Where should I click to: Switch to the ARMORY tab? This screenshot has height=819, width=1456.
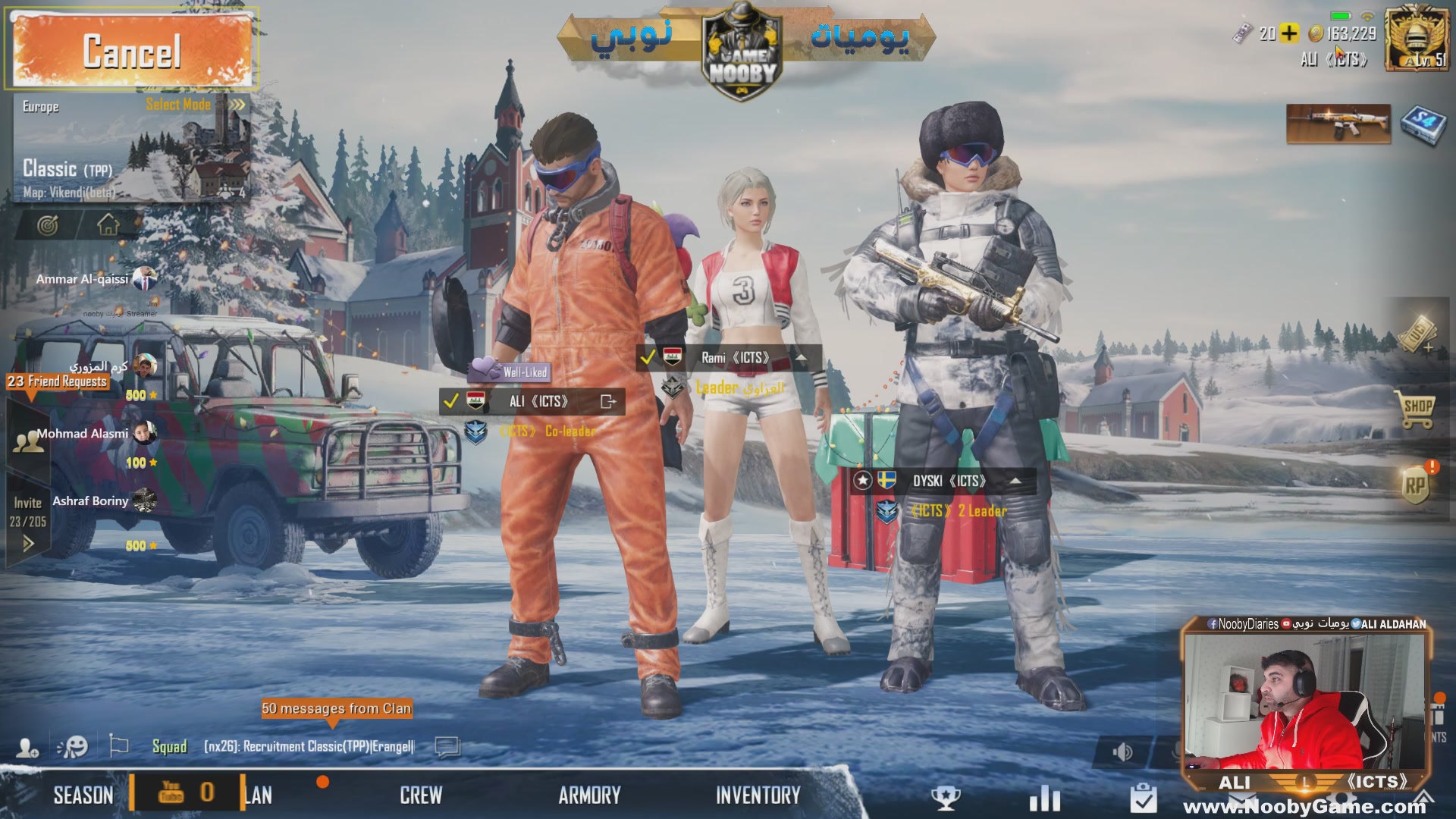590,795
